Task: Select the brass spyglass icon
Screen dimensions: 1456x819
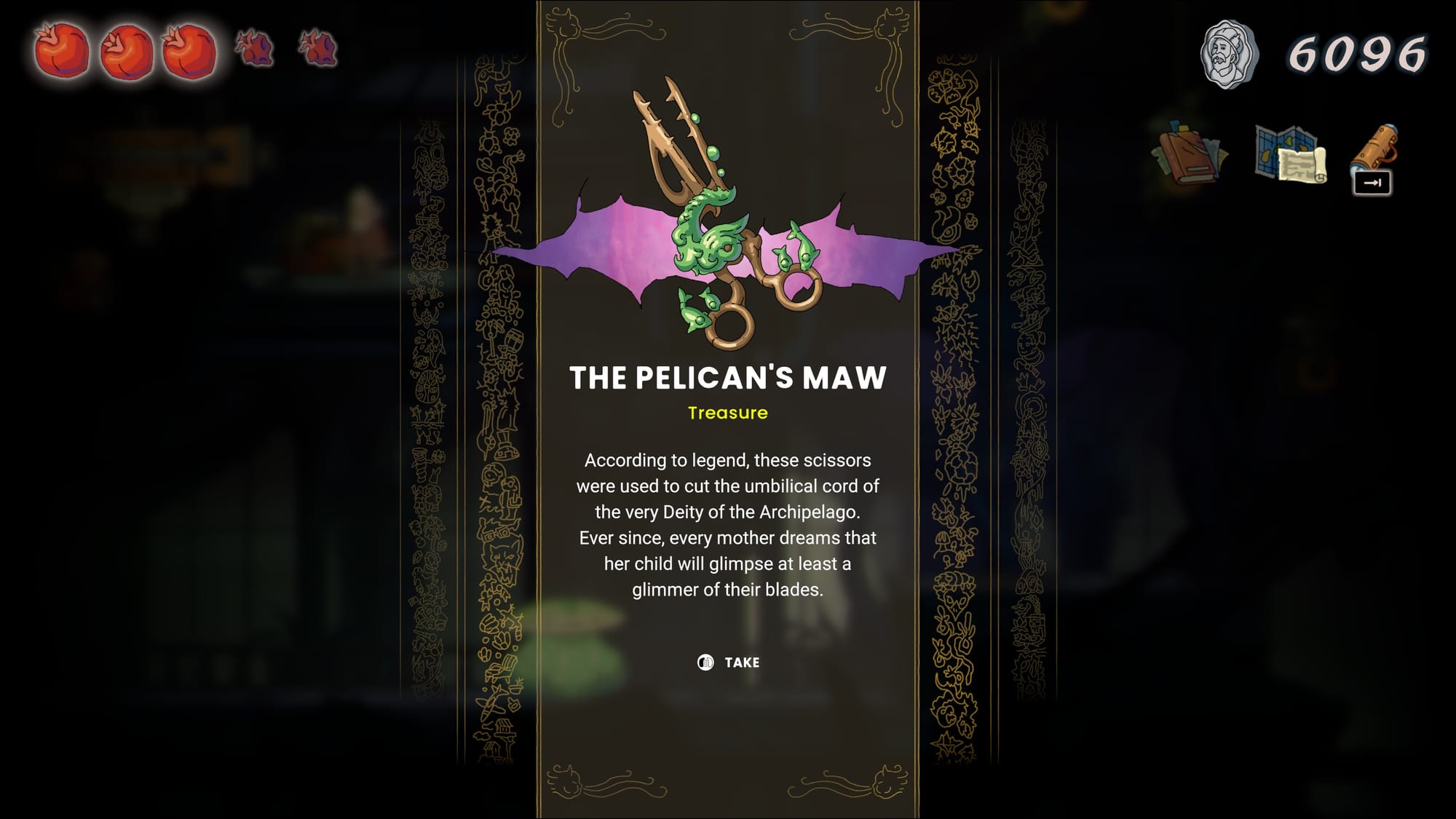Action: [x=1374, y=149]
